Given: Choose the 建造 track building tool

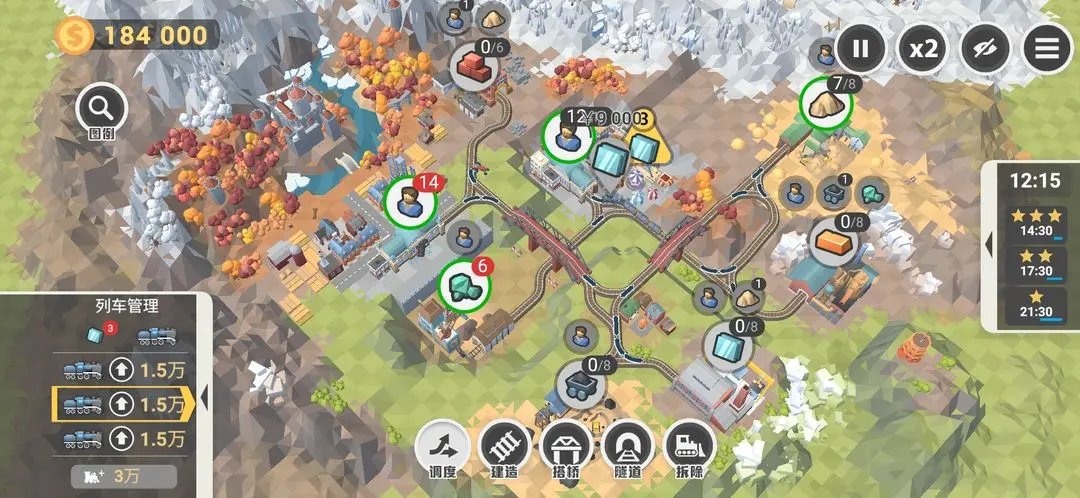Looking at the screenshot, I should click(504, 446).
